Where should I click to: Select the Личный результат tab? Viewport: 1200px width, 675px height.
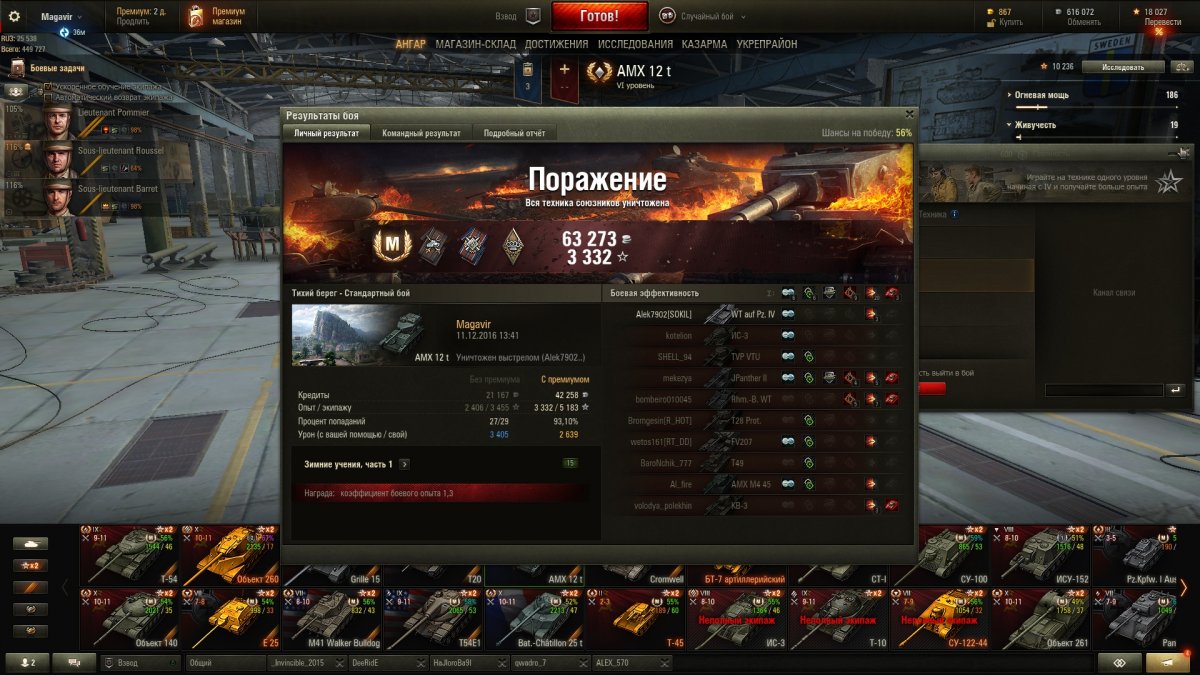(327, 133)
